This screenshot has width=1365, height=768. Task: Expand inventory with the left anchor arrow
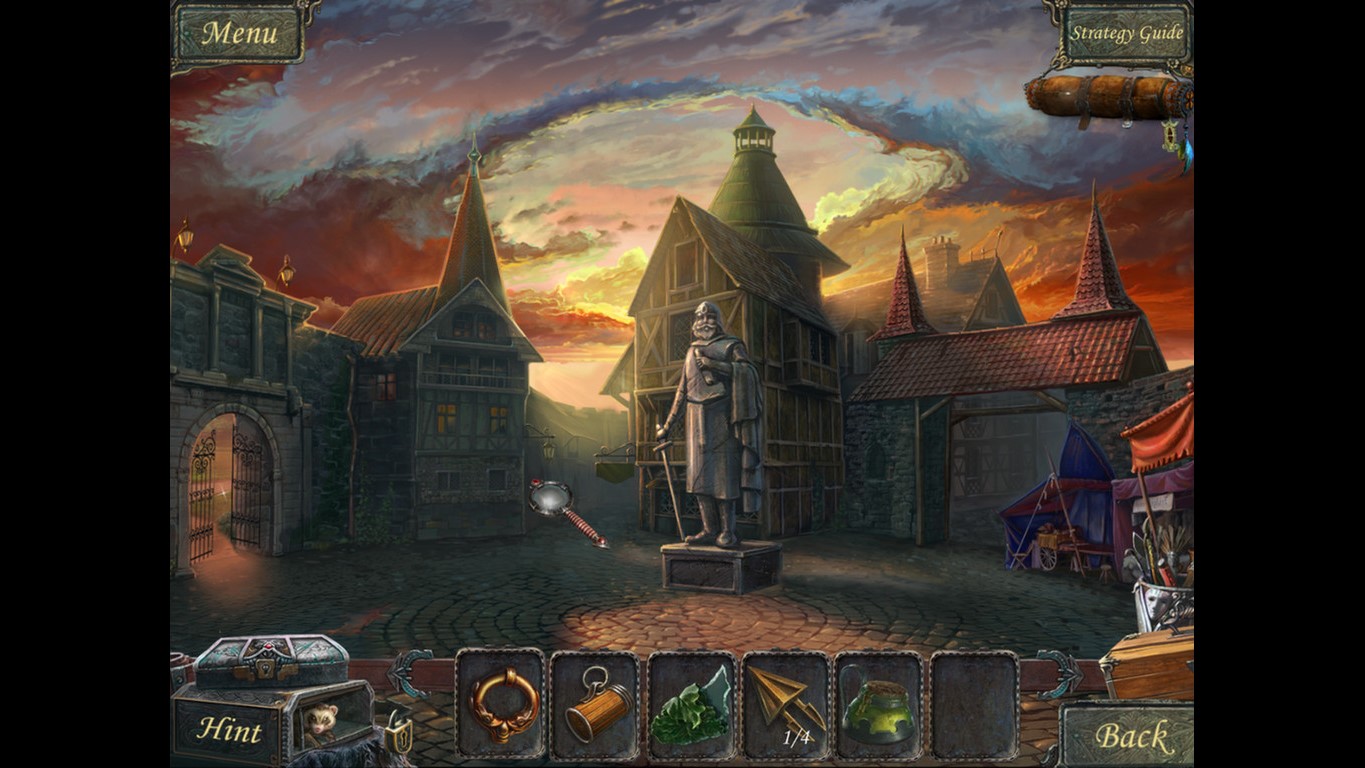coord(405,672)
